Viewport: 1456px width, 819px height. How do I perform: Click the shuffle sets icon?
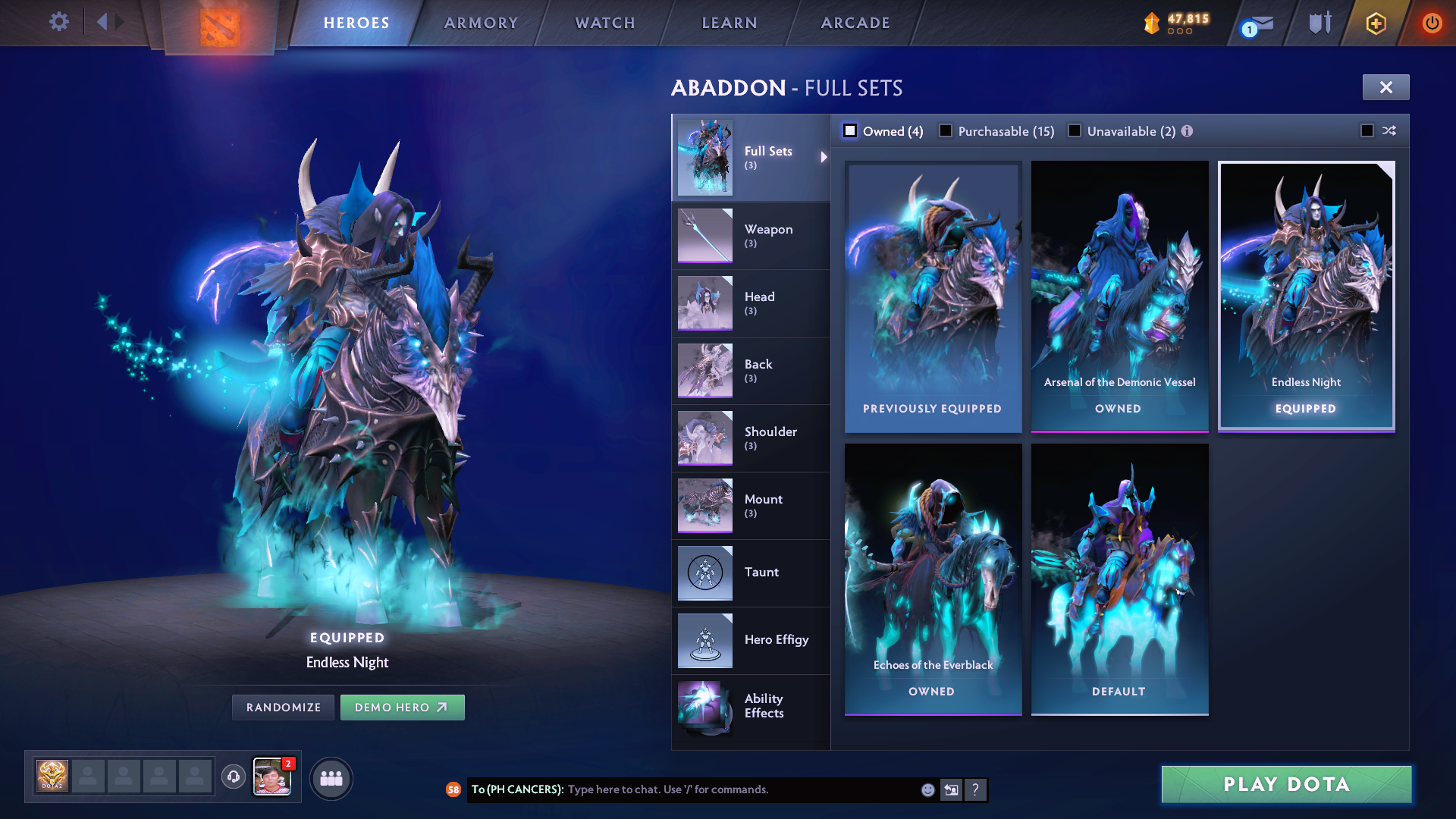(1389, 130)
